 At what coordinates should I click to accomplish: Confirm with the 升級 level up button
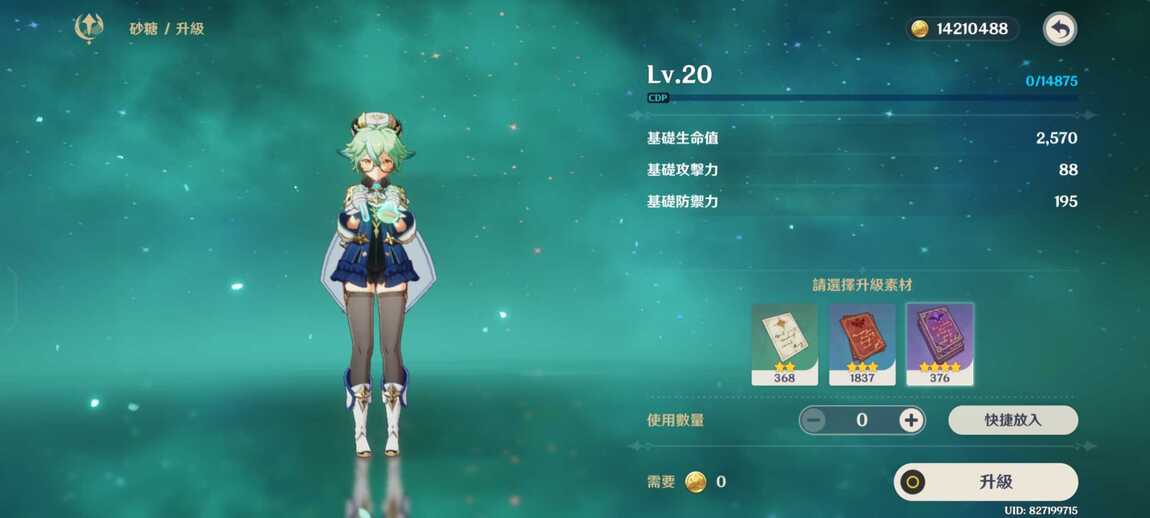[x=985, y=482]
